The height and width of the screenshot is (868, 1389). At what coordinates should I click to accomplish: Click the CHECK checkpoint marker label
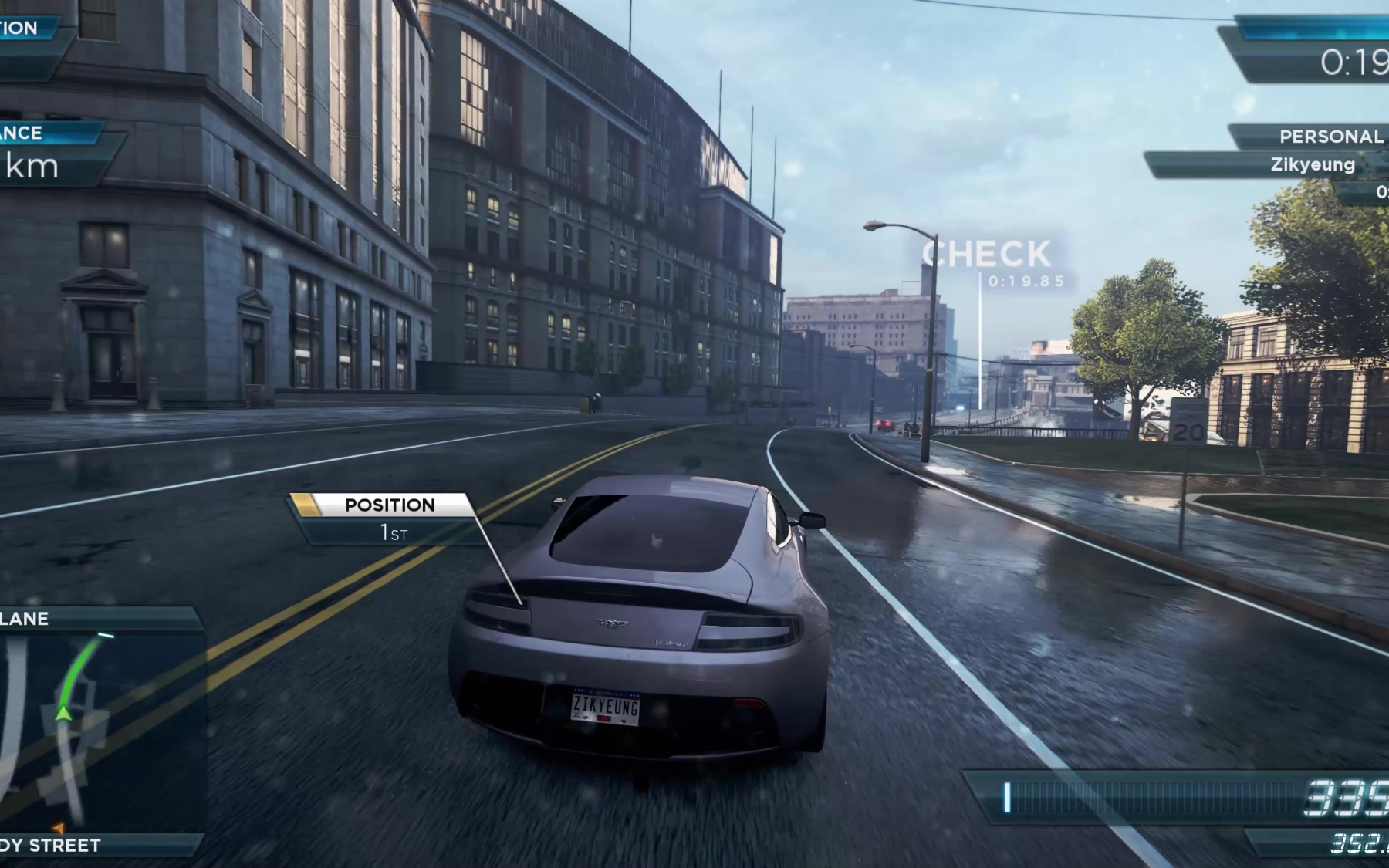click(x=986, y=255)
